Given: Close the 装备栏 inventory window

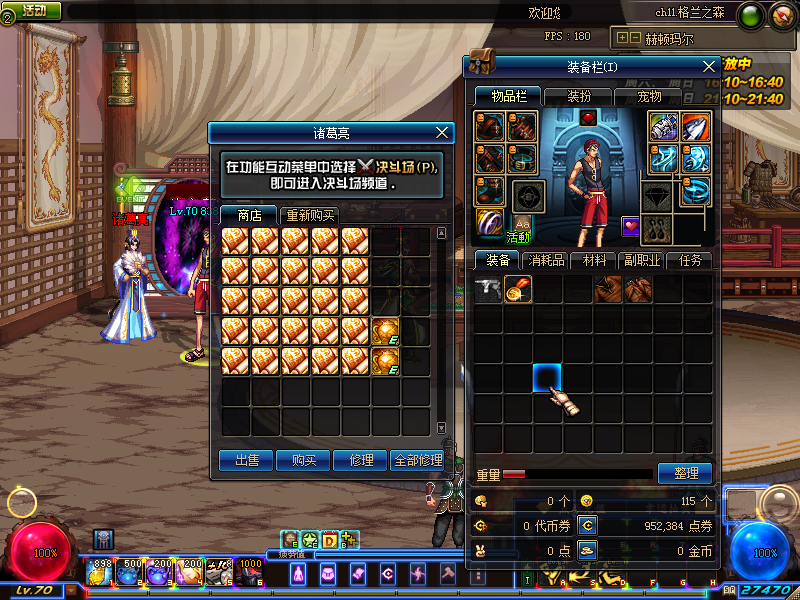Looking at the screenshot, I should coord(709,67).
